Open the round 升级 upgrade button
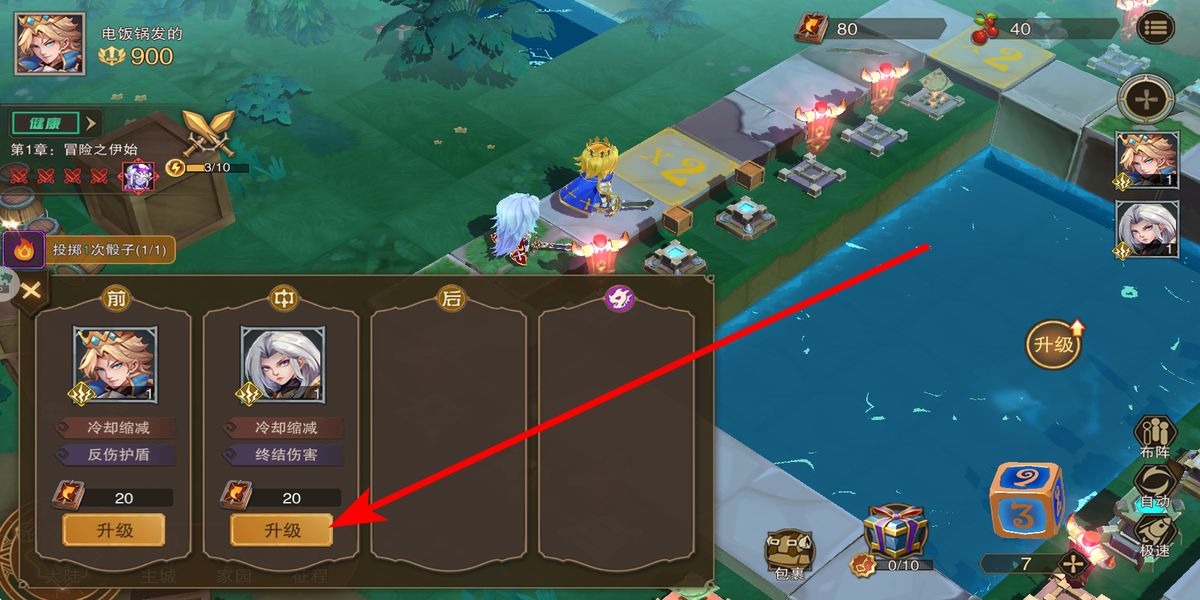This screenshot has width=1200, height=600. tap(1054, 345)
